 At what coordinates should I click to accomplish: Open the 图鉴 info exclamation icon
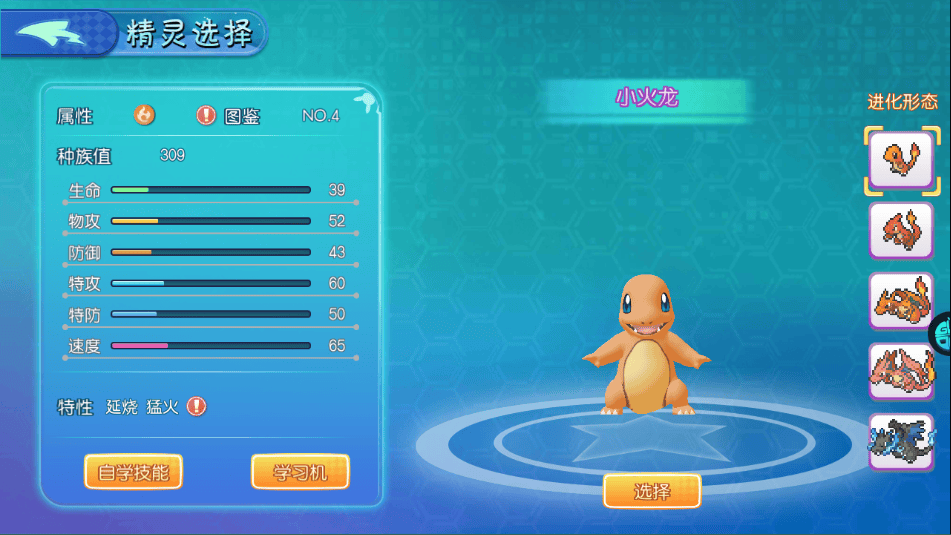[206, 115]
